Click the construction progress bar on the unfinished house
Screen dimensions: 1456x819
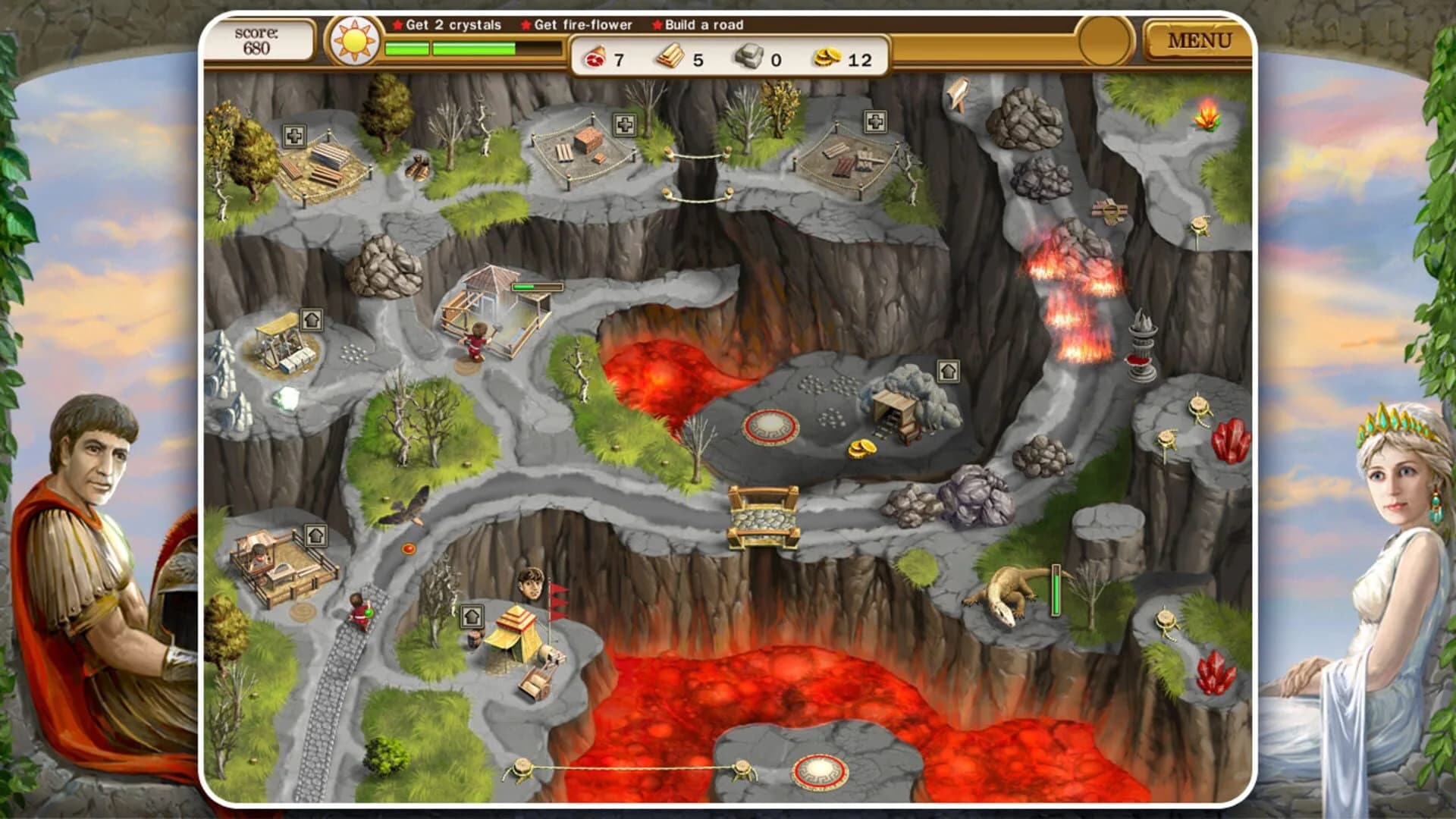(536, 288)
